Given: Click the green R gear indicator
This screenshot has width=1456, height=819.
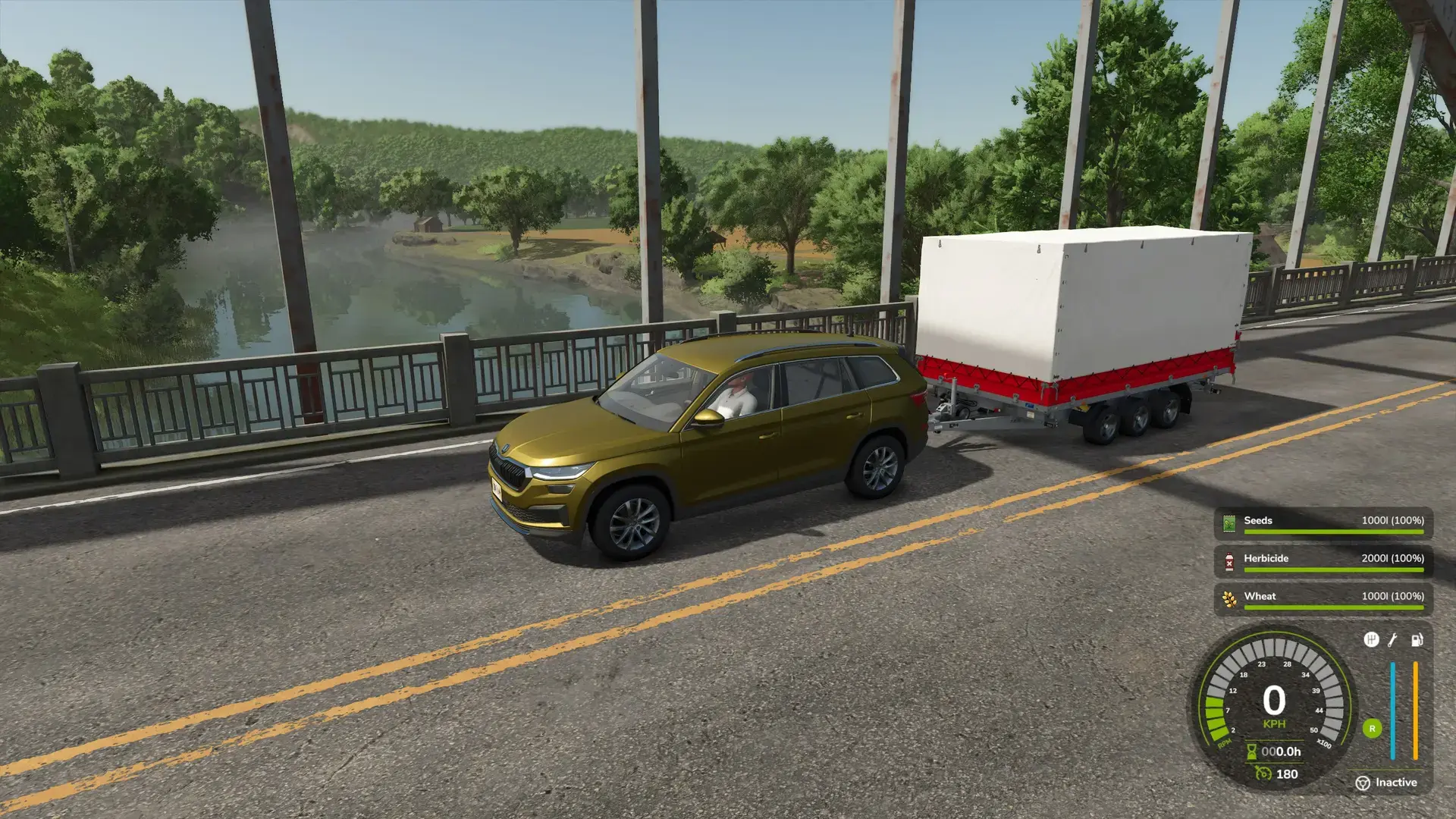Looking at the screenshot, I should pos(1372,729).
